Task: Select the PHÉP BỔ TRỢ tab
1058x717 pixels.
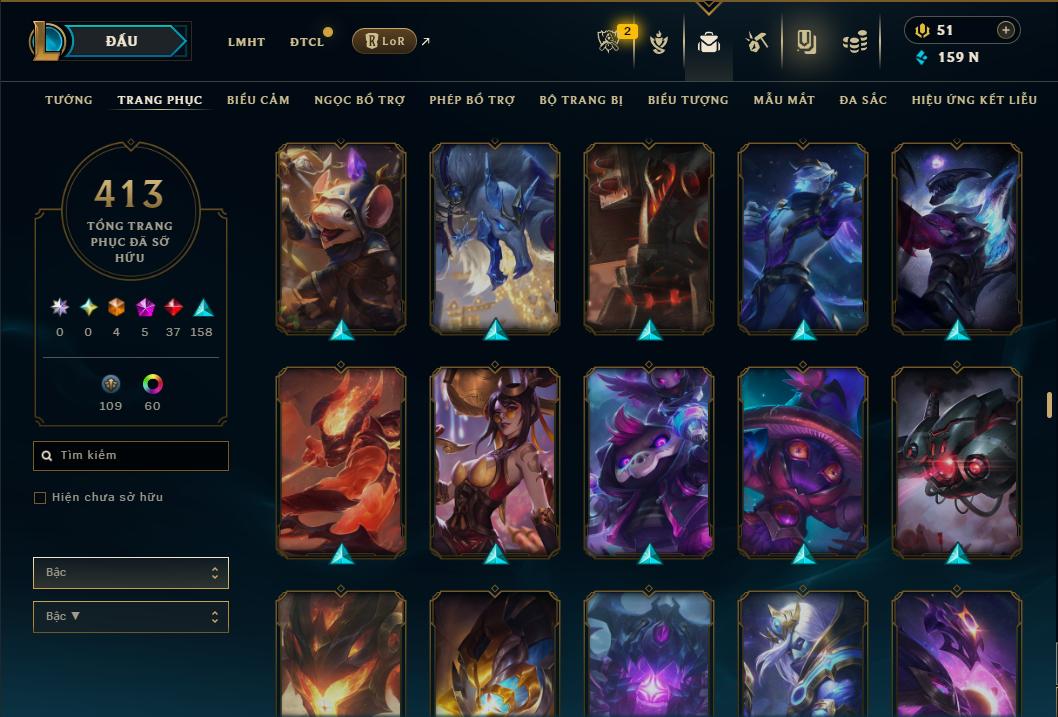Action: point(472,100)
